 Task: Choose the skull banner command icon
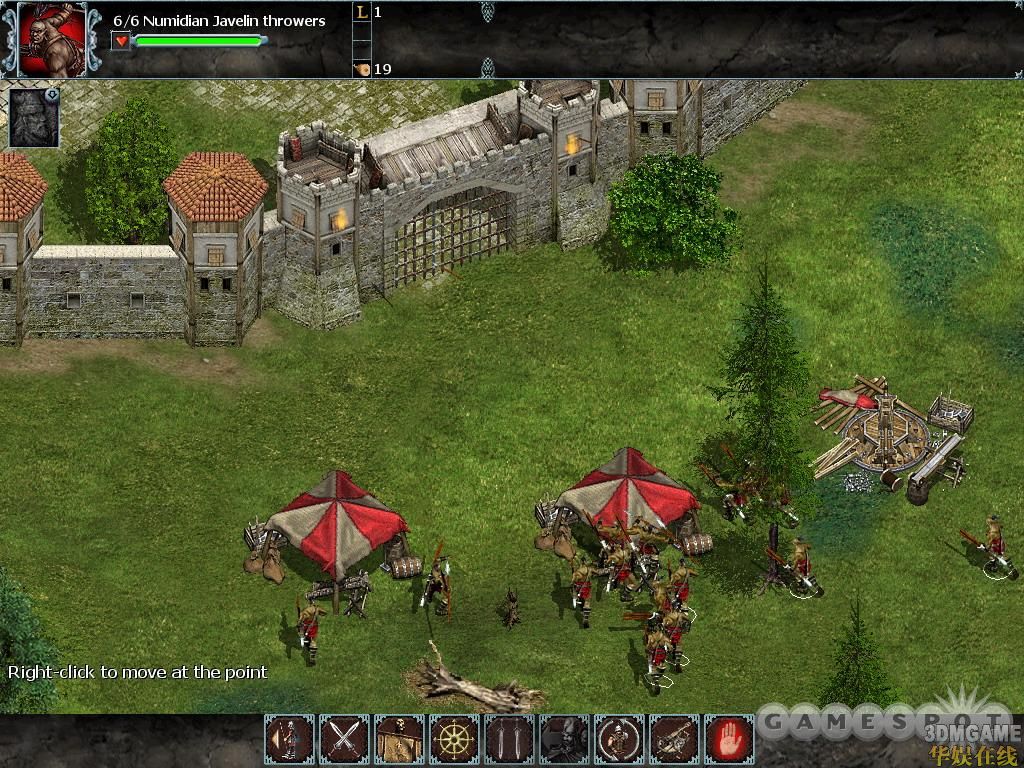pyautogui.click(x=400, y=740)
